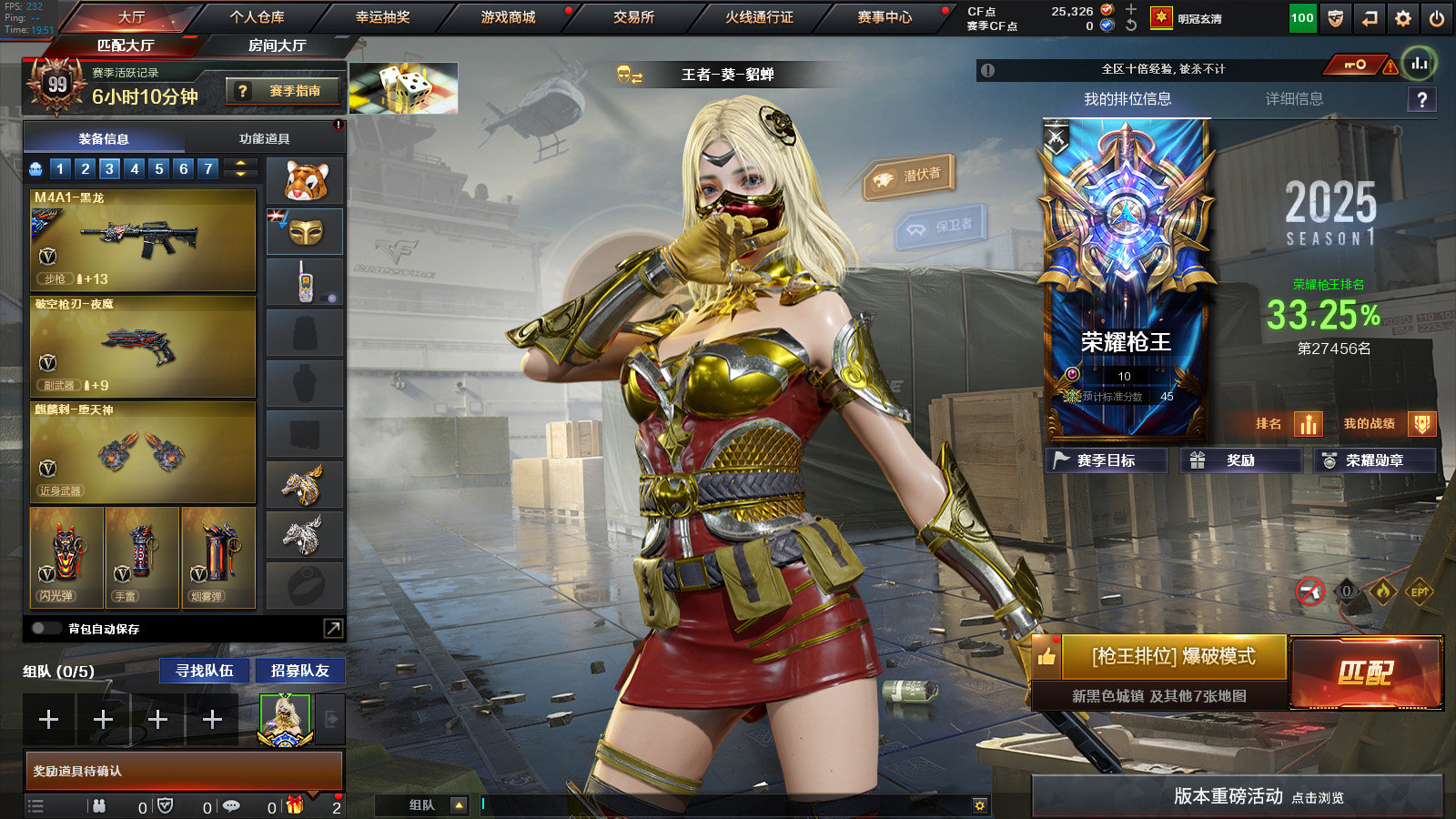Click the 寻找队伍 button
Screen dimensions: 1456x819
click(x=205, y=671)
